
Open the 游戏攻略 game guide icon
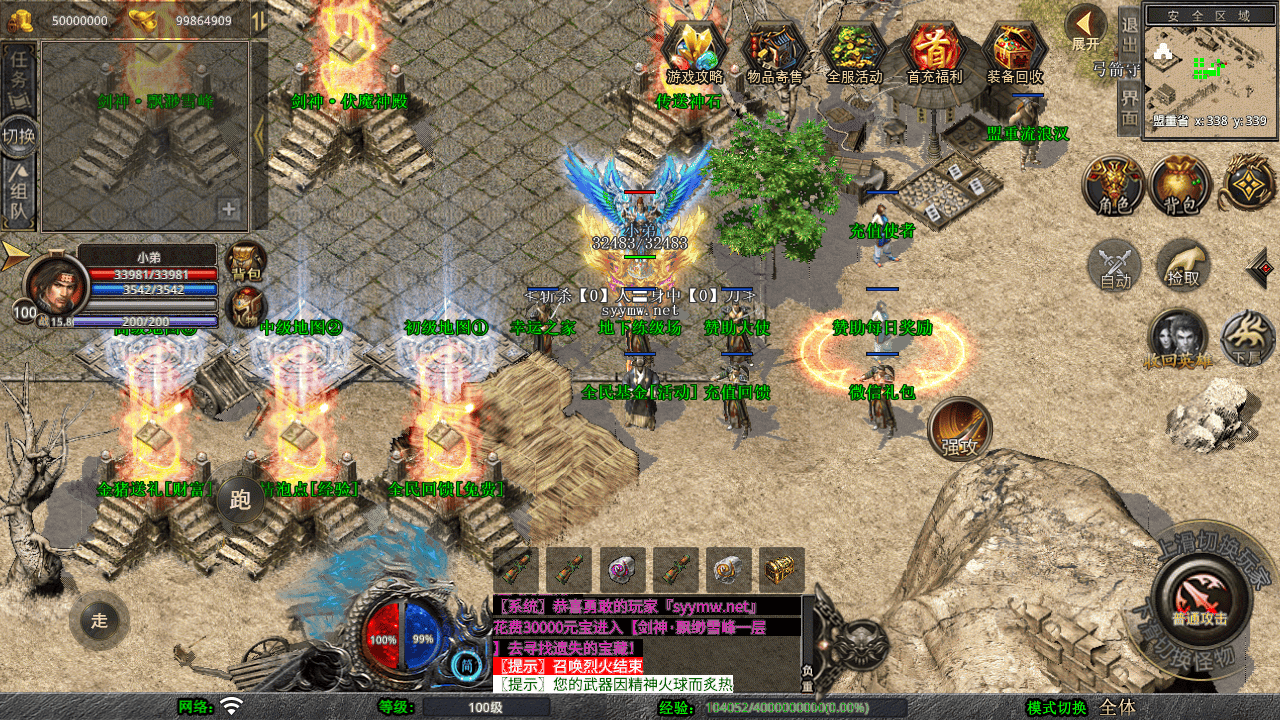pyautogui.click(x=694, y=52)
